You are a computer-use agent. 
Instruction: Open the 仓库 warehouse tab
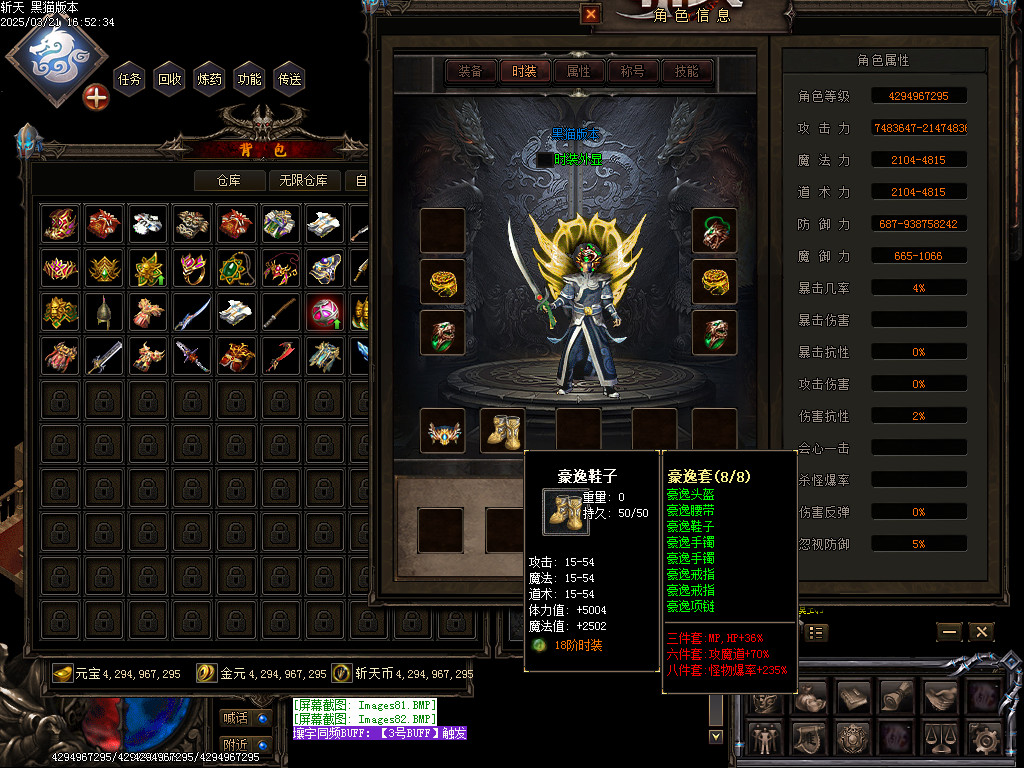230,181
